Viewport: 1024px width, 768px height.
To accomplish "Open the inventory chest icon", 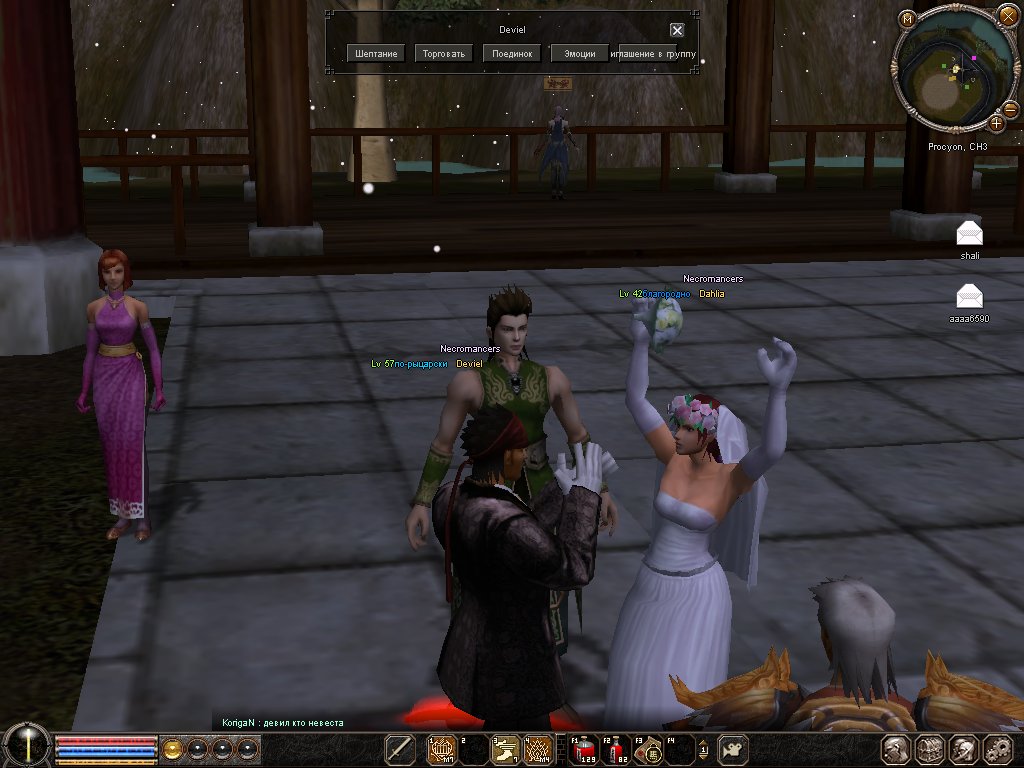I will 930,749.
